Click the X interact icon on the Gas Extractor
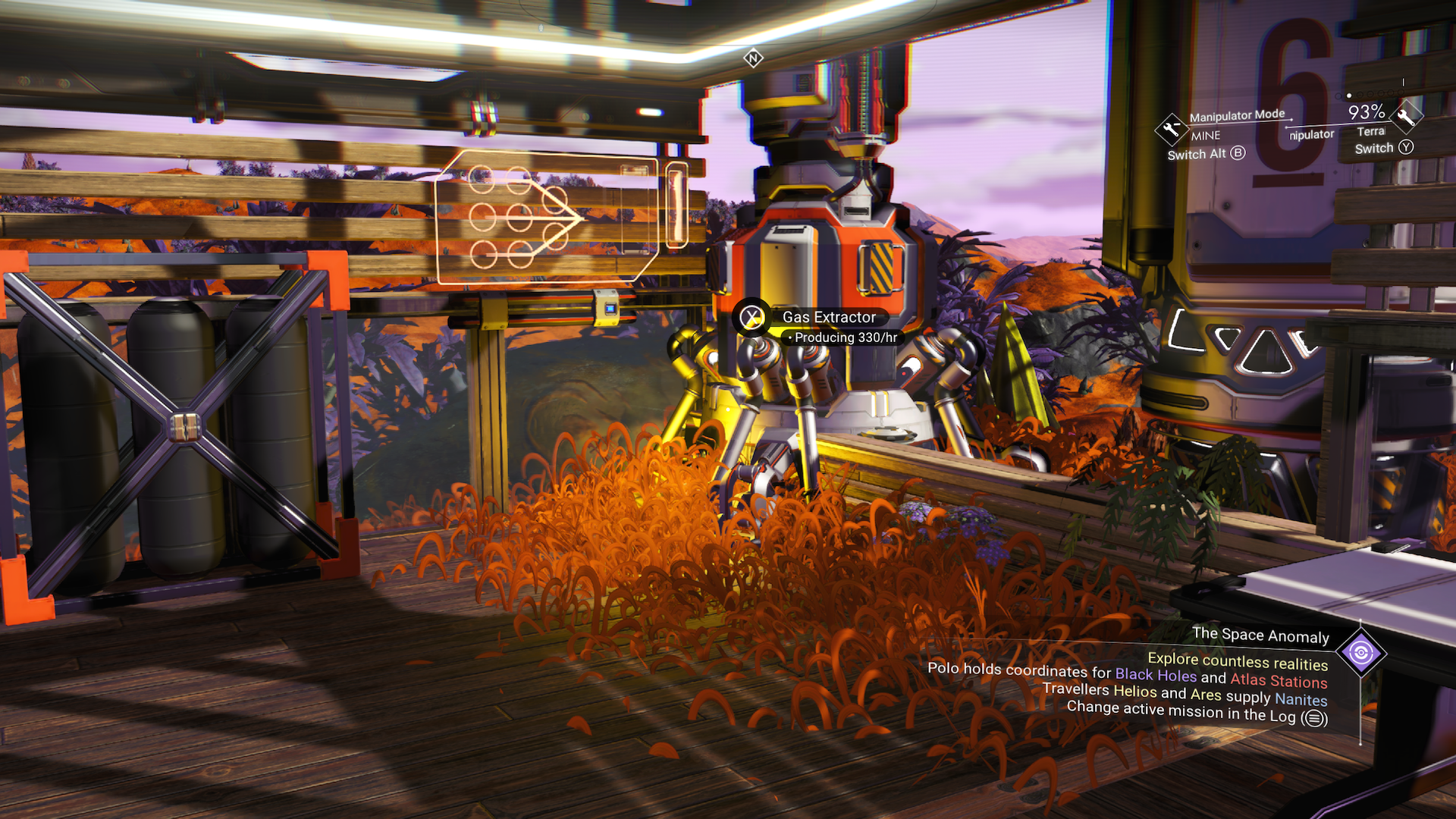 (751, 318)
